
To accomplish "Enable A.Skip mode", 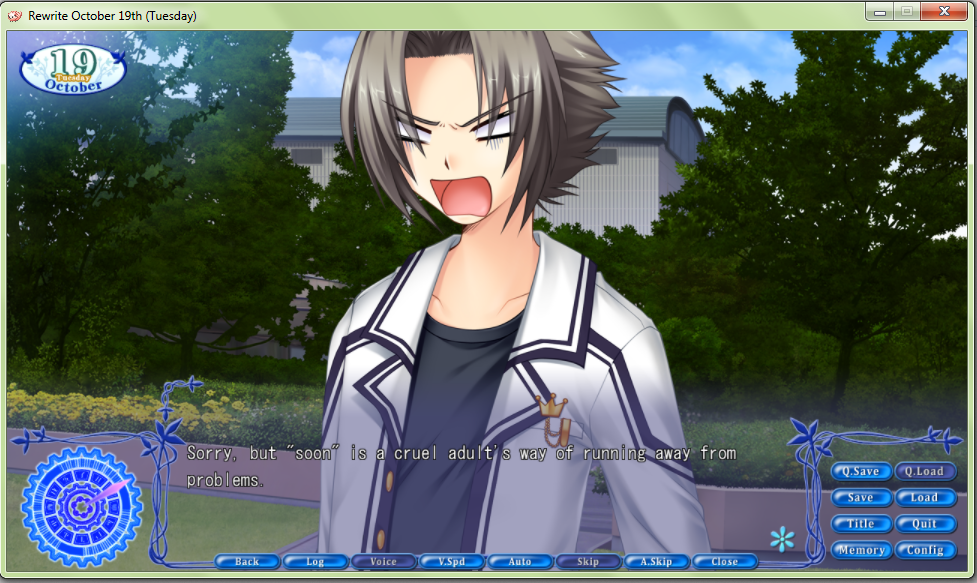I will pyautogui.click(x=656, y=562).
